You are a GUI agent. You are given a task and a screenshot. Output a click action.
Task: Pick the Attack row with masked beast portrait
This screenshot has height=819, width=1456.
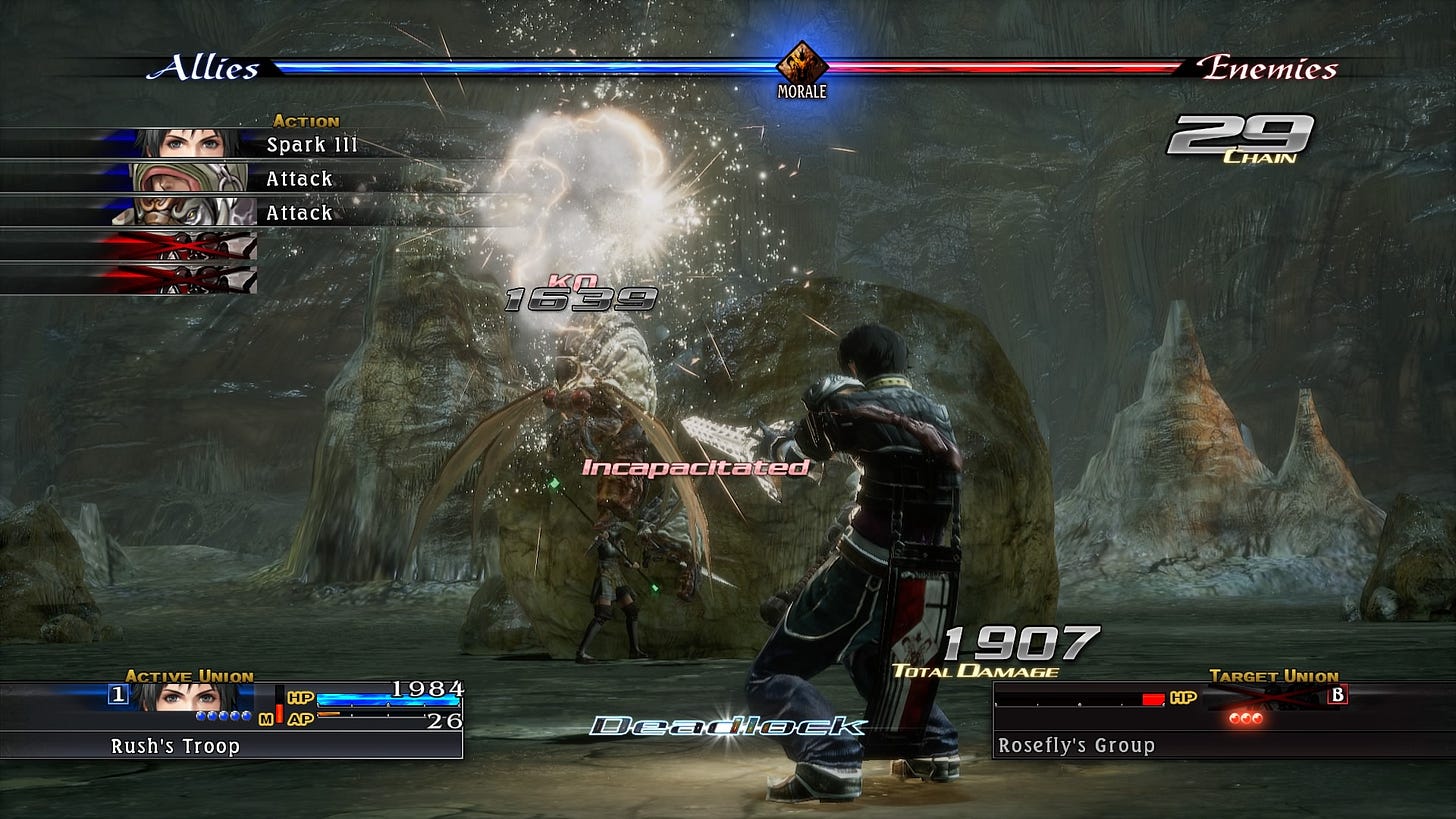pos(250,213)
